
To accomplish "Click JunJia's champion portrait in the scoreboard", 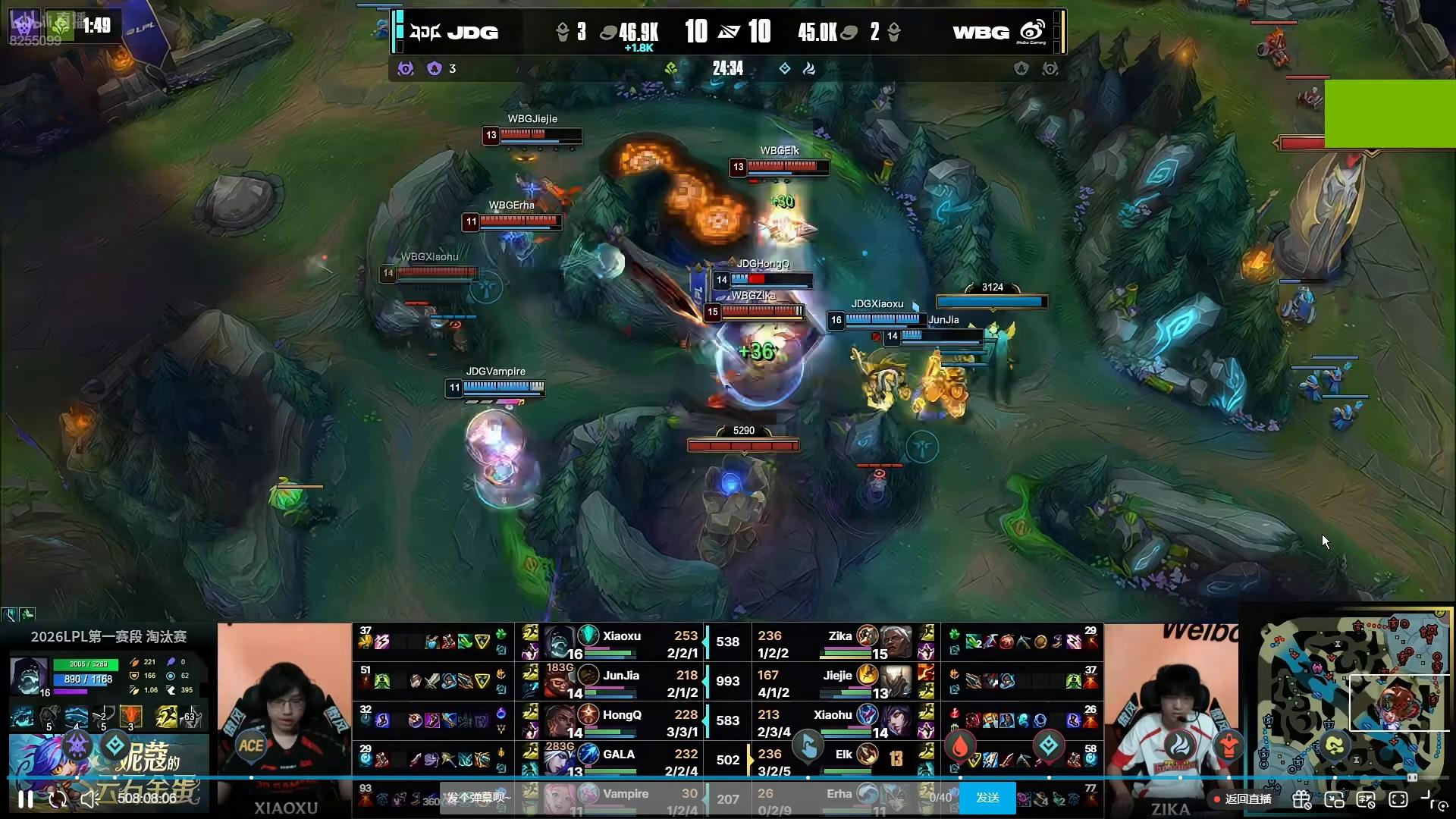I will 560,681.
